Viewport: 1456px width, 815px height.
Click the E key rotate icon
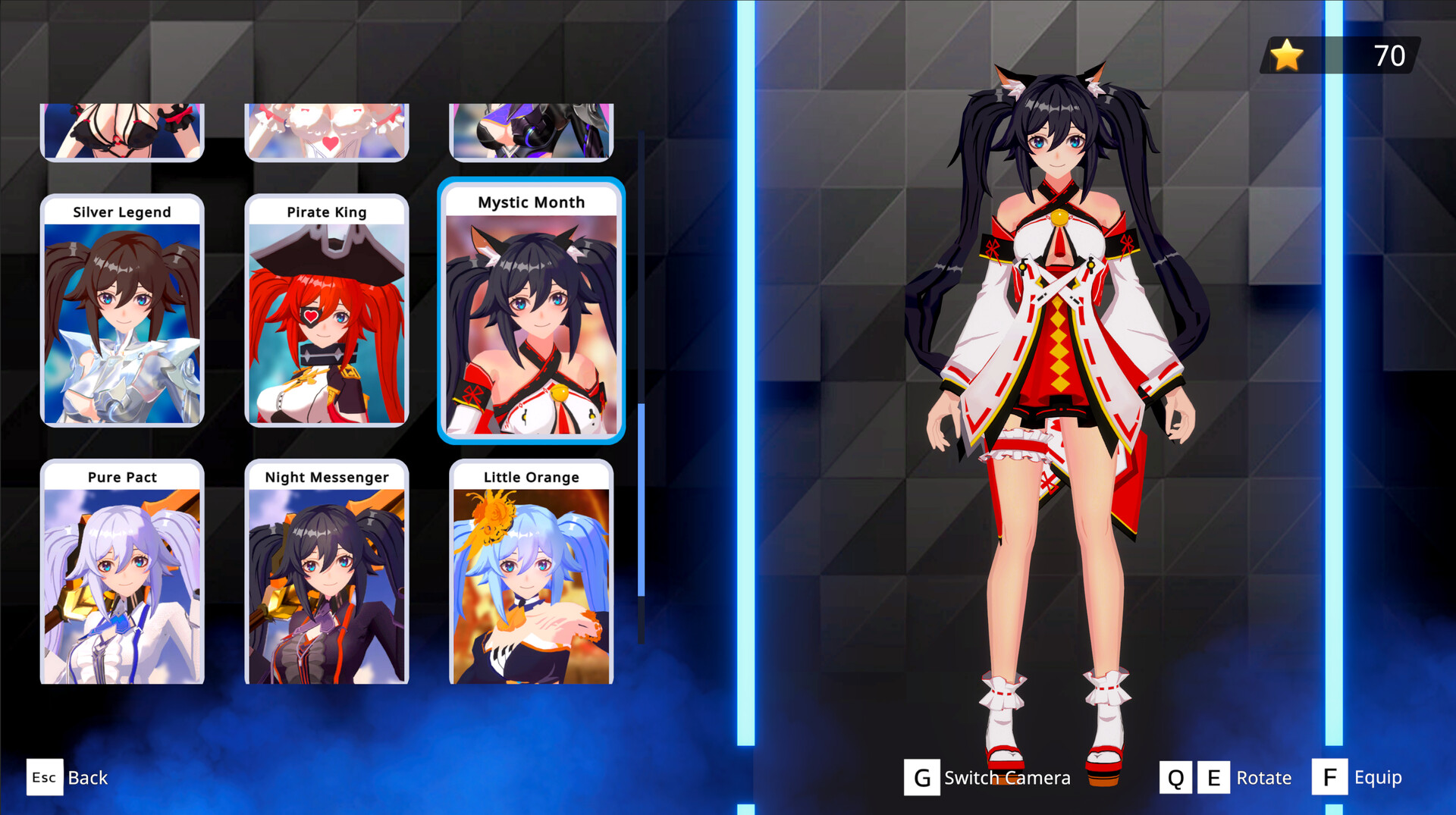pos(1214,777)
